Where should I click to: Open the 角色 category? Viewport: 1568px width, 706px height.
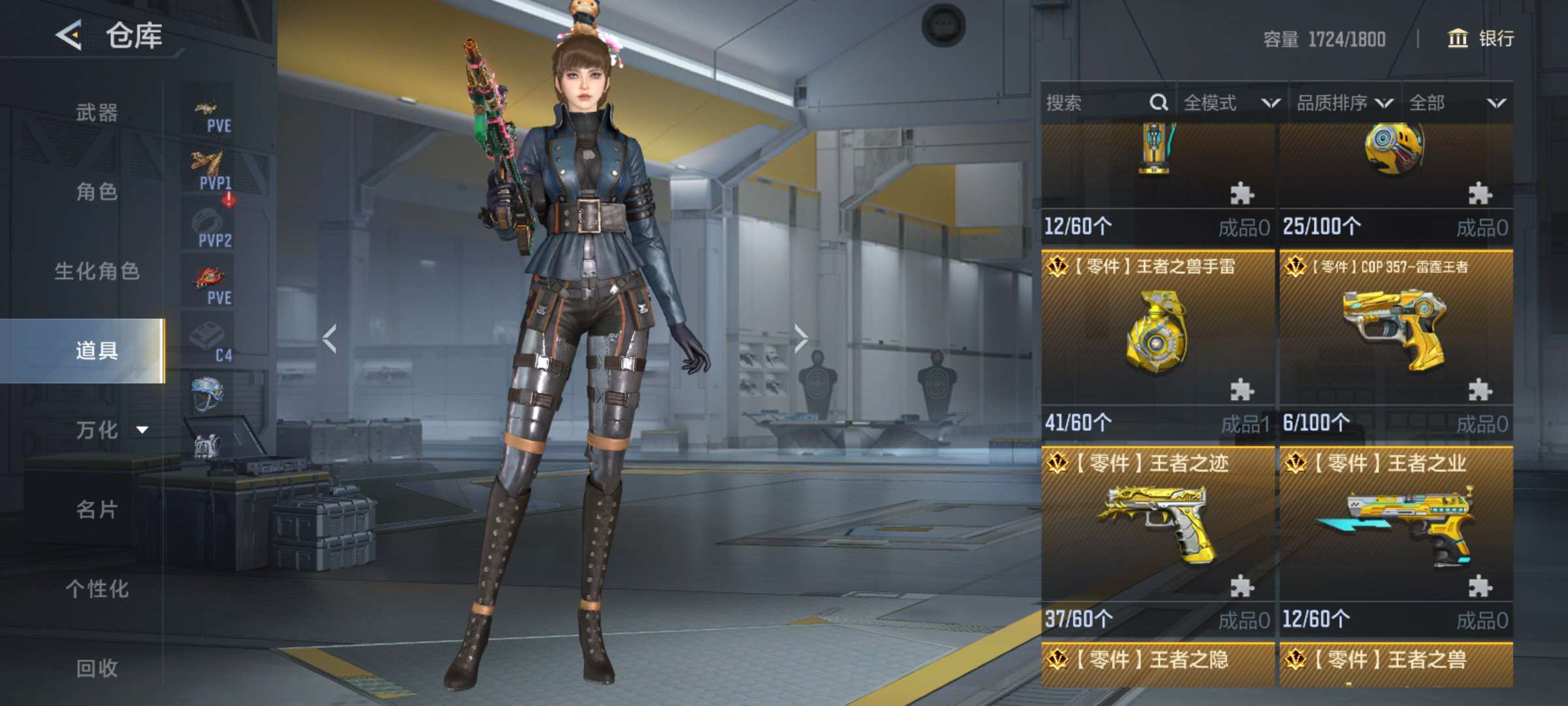97,192
